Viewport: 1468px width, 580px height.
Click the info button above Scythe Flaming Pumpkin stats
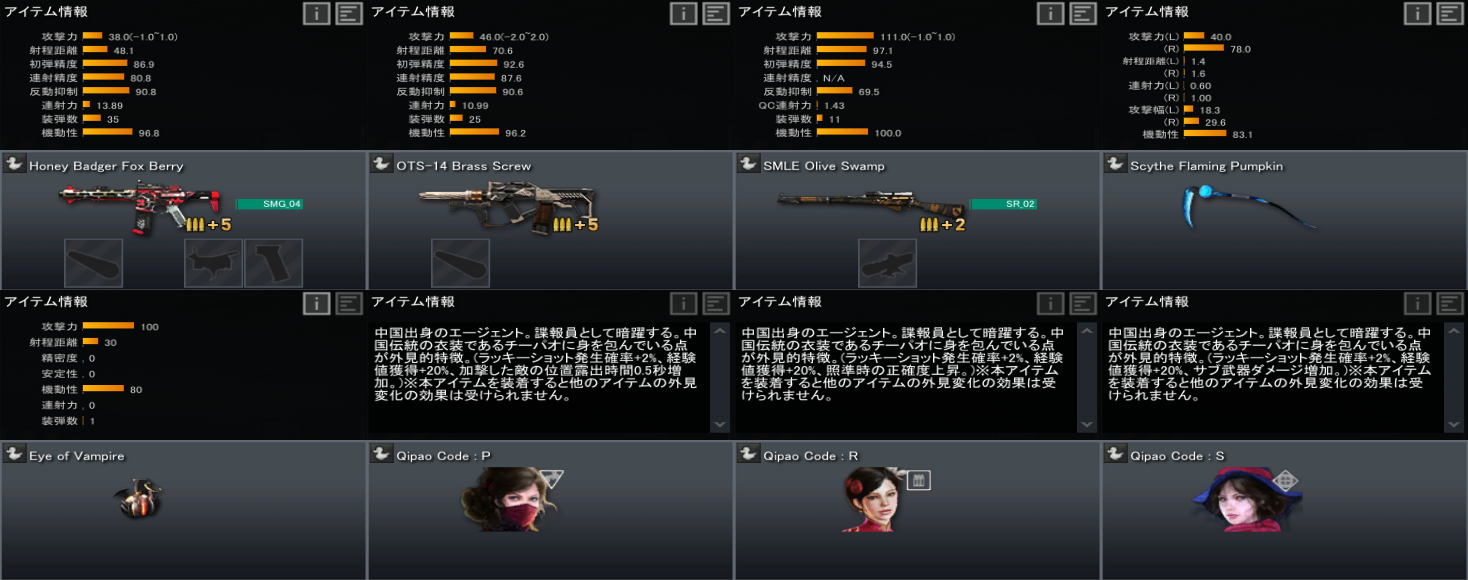pos(1417,13)
